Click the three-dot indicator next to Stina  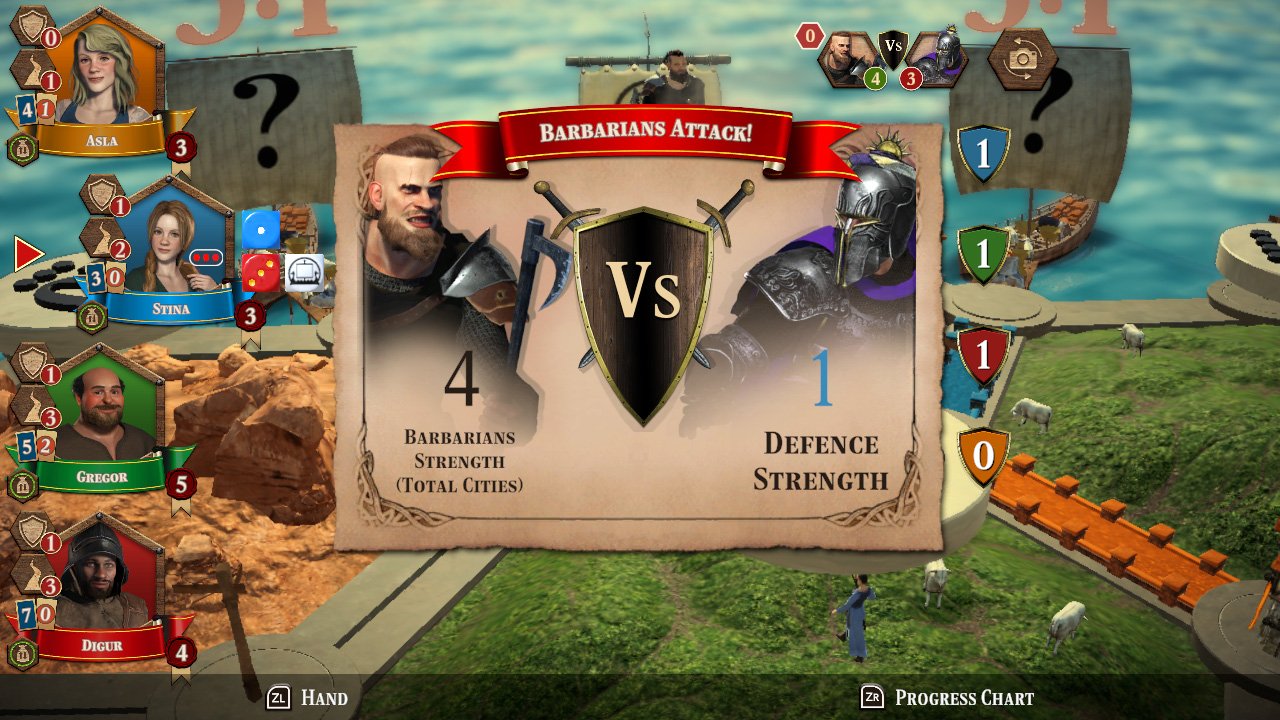[206, 258]
